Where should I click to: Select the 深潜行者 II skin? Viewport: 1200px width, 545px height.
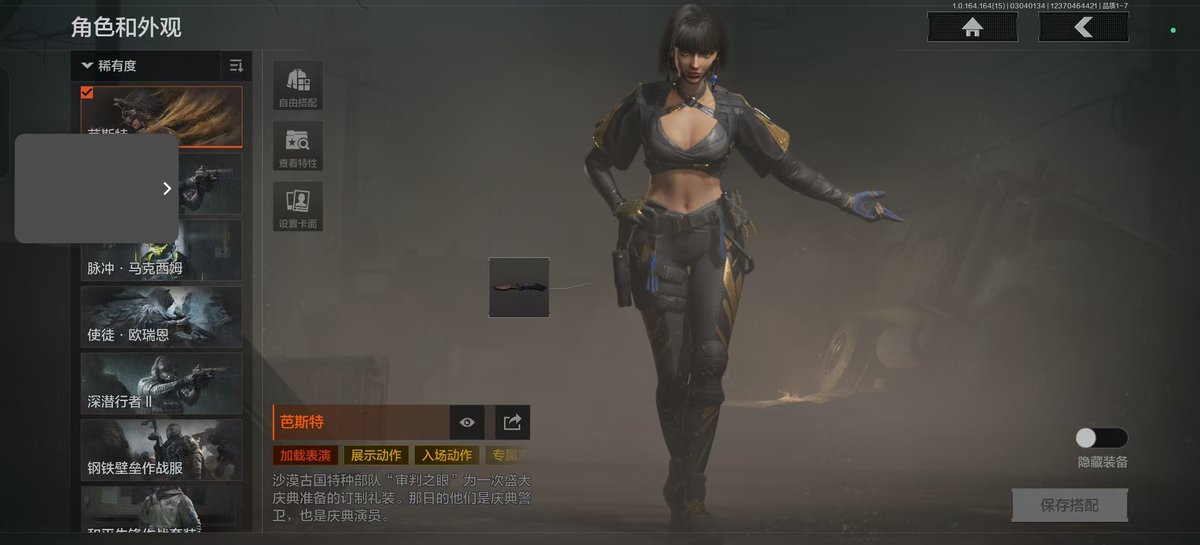coord(161,383)
